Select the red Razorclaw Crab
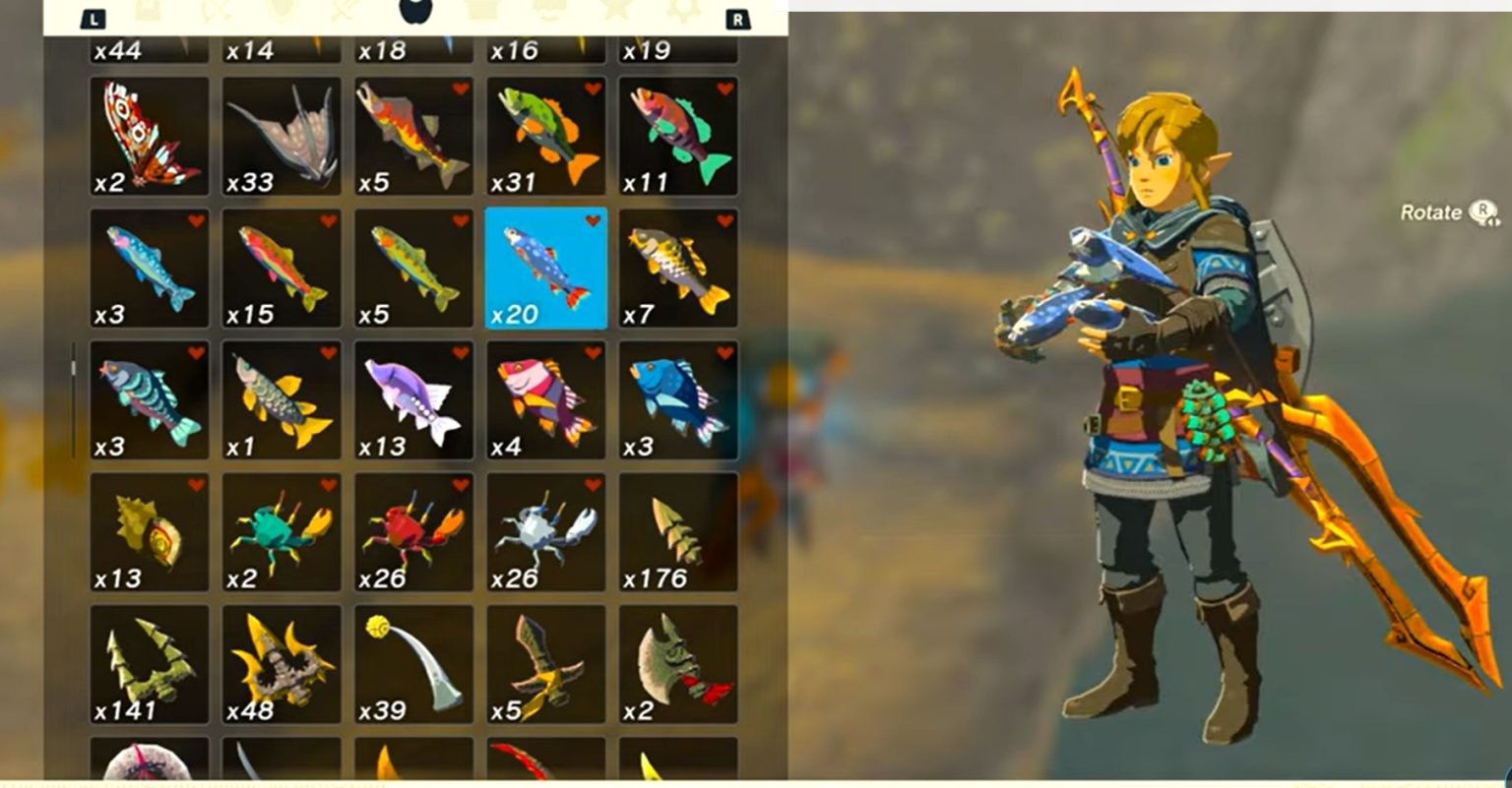This screenshot has width=1512, height=788. pos(413,531)
